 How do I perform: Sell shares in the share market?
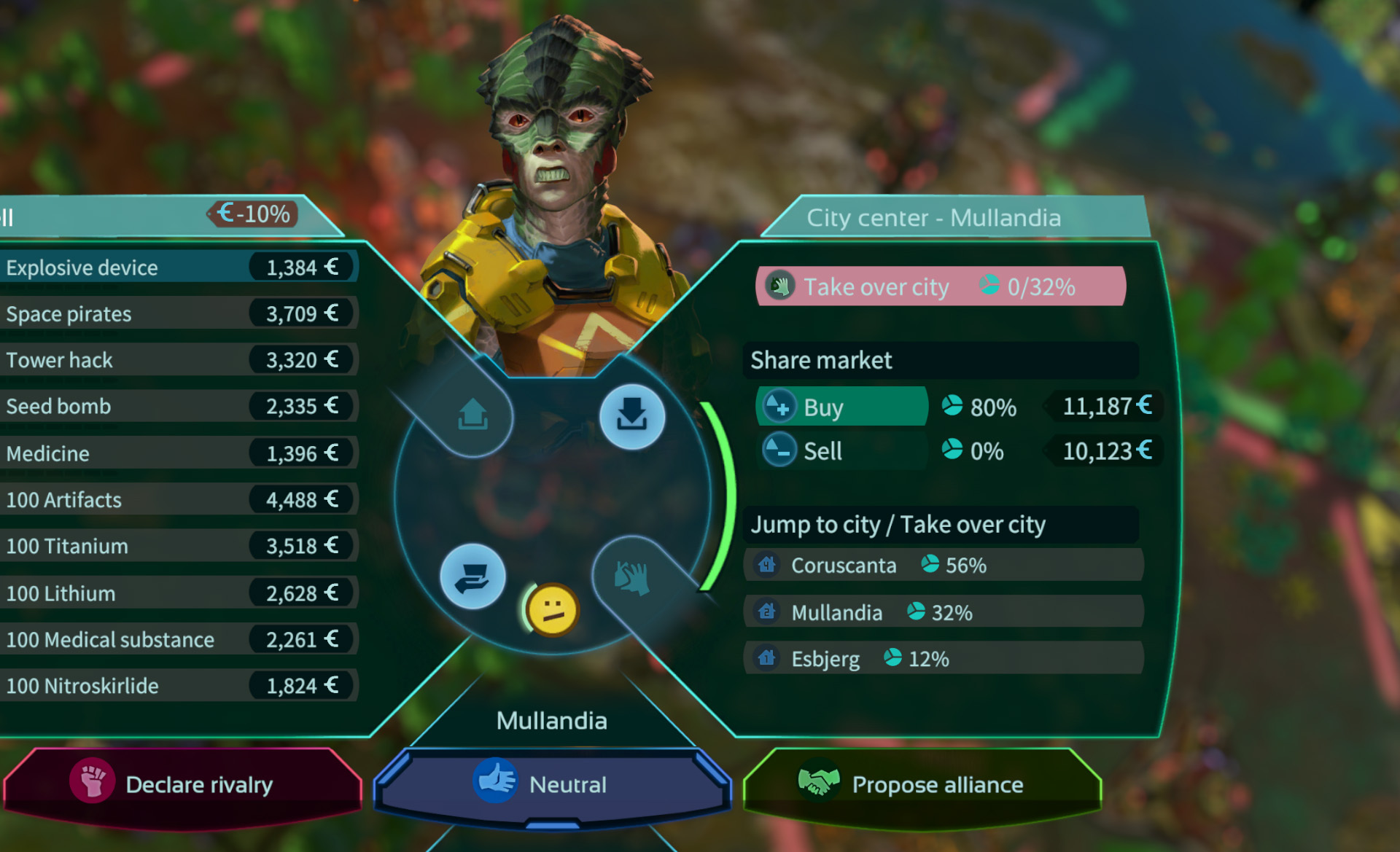[x=841, y=451]
